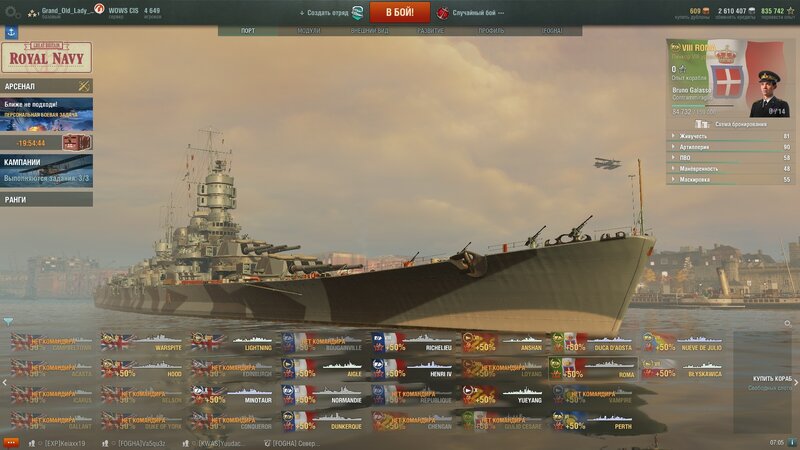
Task: Expand the Маскировка stat row
Action: point(730,180)
